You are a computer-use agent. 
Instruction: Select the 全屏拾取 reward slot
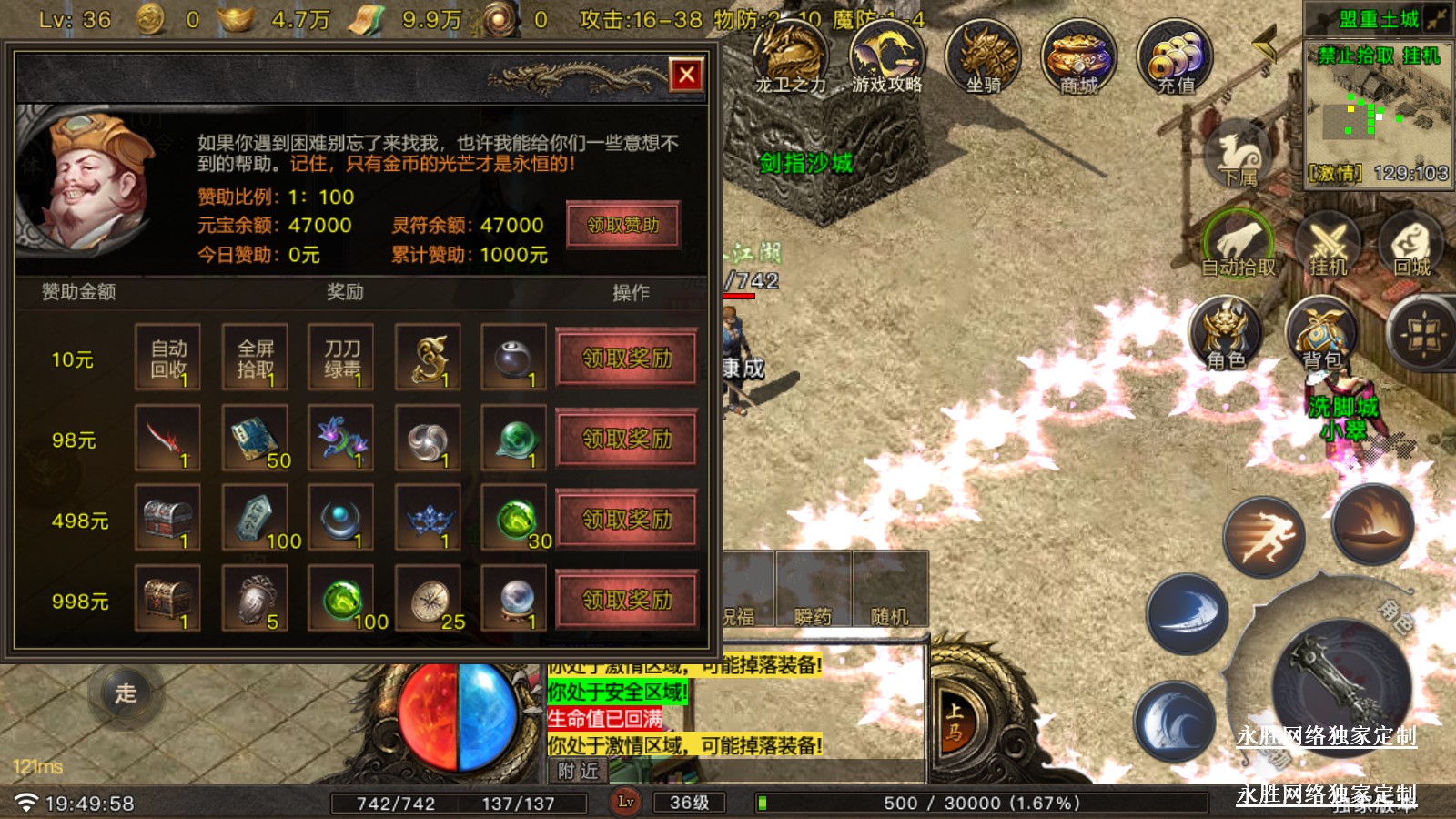coord(255,358)
